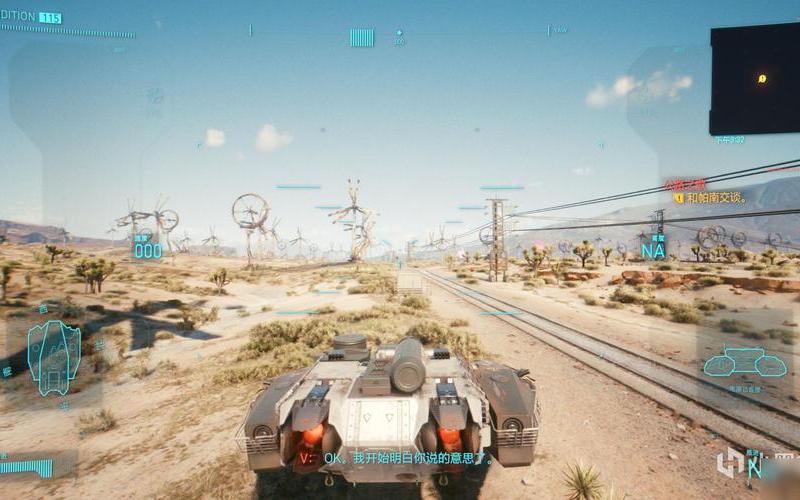Click the front-view vehicle outline icon
The width and height of the screenshot is (800, 500).
(732, 362)
